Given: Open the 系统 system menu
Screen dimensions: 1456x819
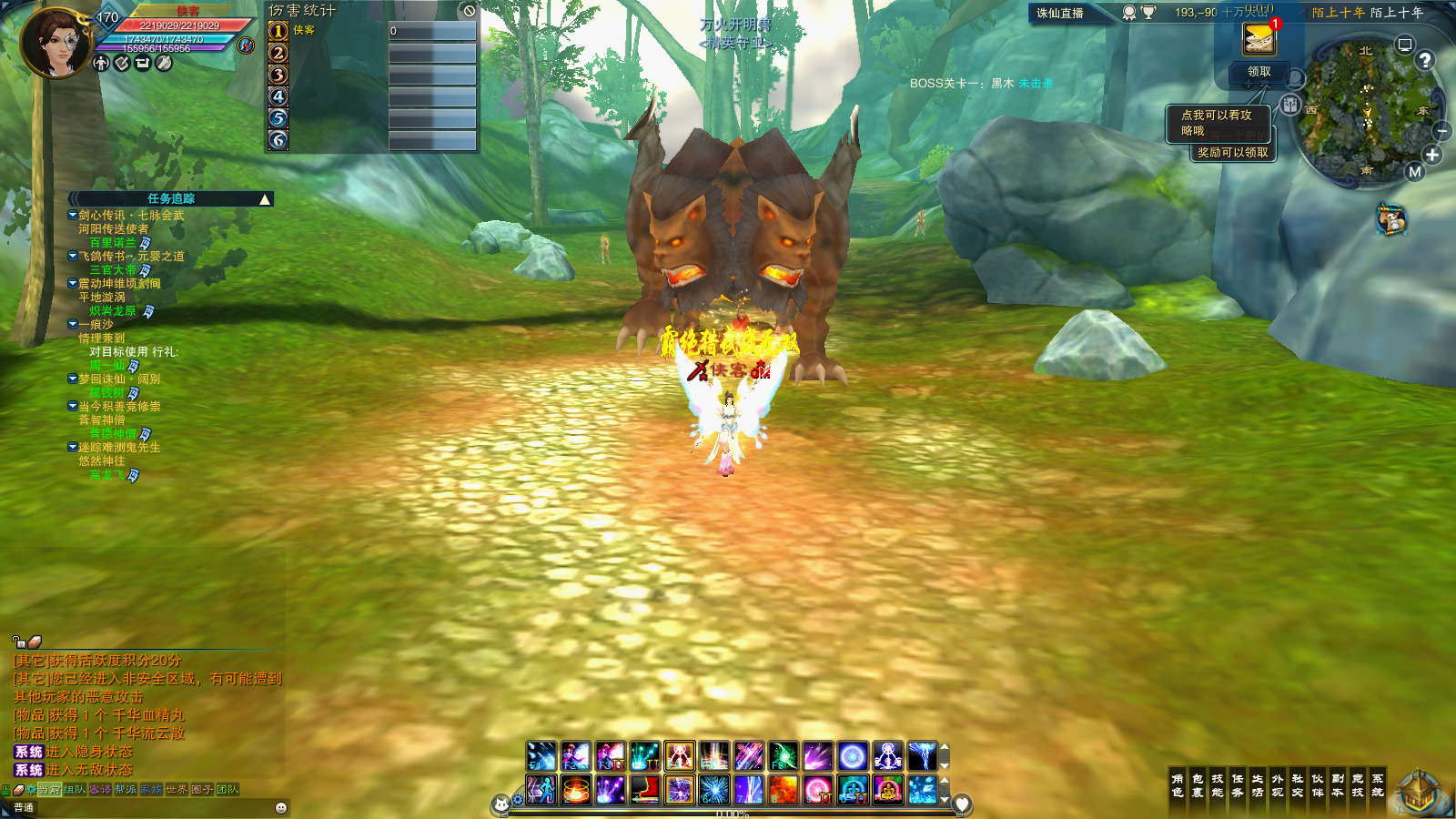Looking at the screenshot, I should point(1378,785).
